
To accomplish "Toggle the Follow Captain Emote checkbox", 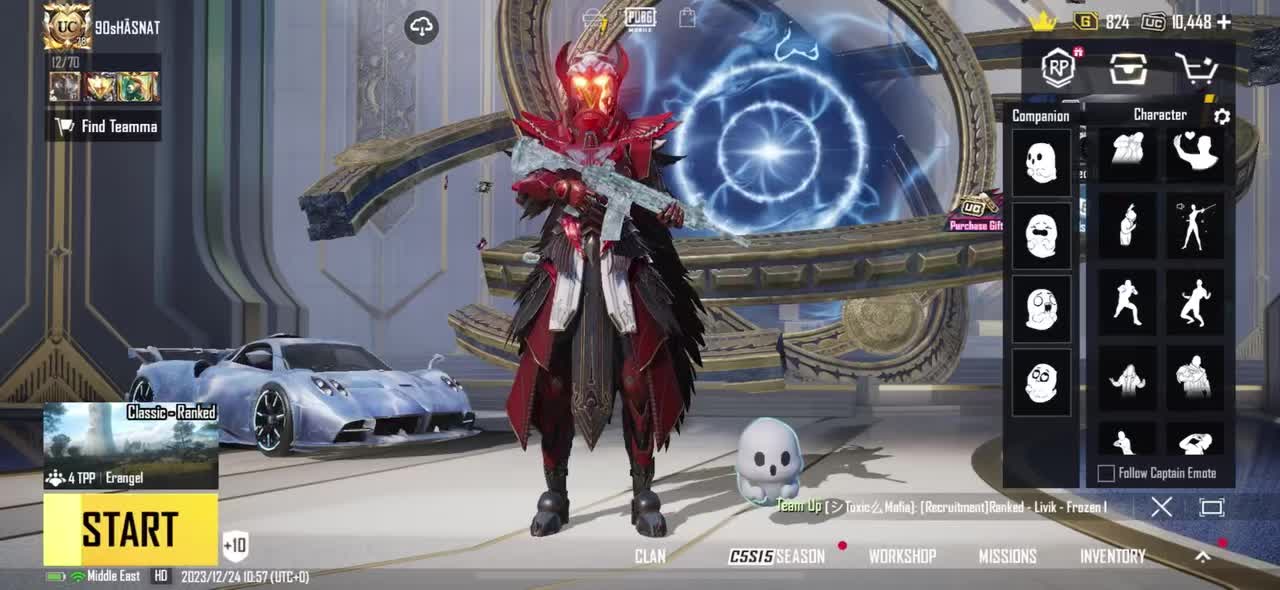I will (1106, 473).
